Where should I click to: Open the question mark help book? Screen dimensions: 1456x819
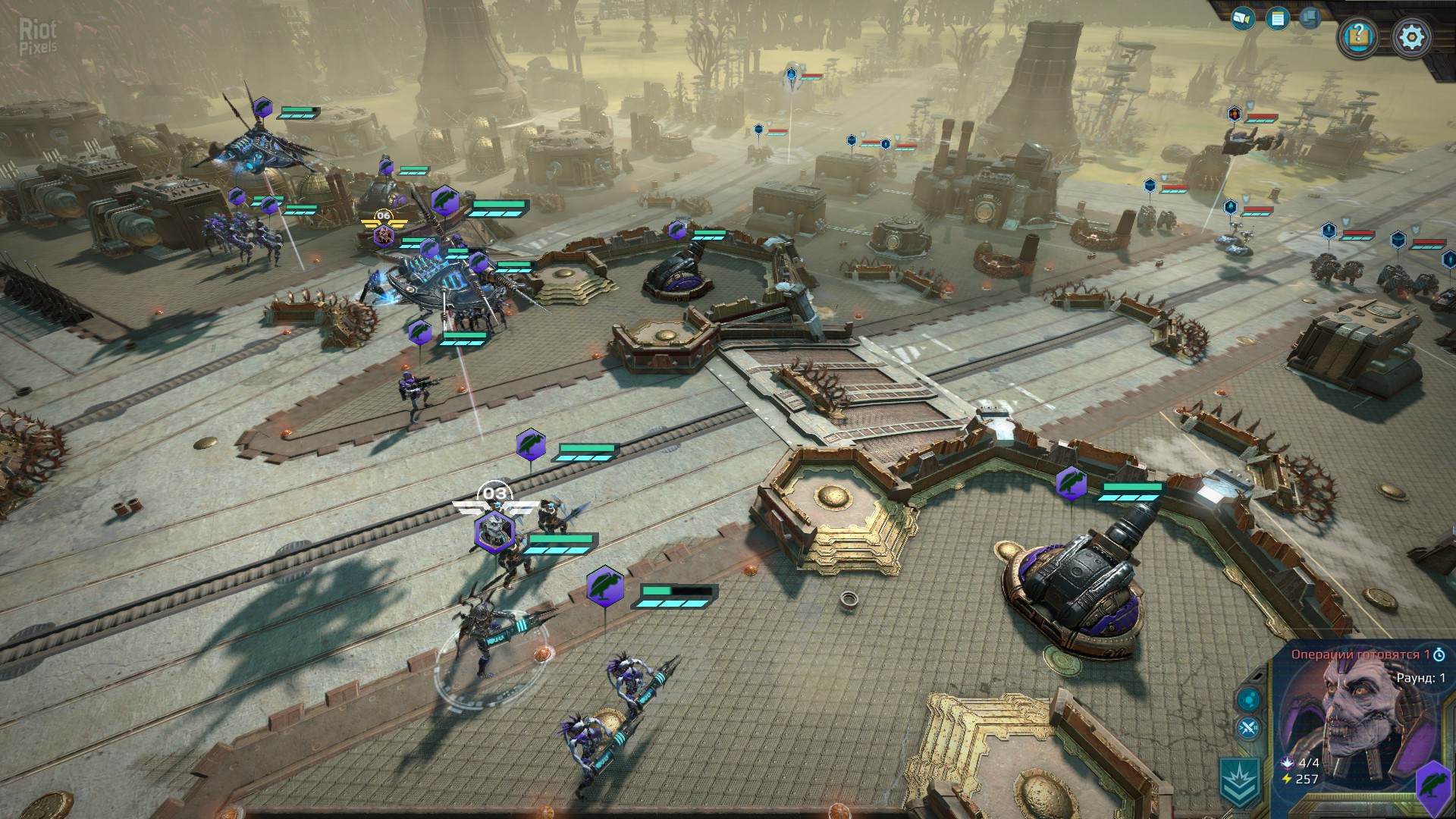click(x=1358, y=36)
